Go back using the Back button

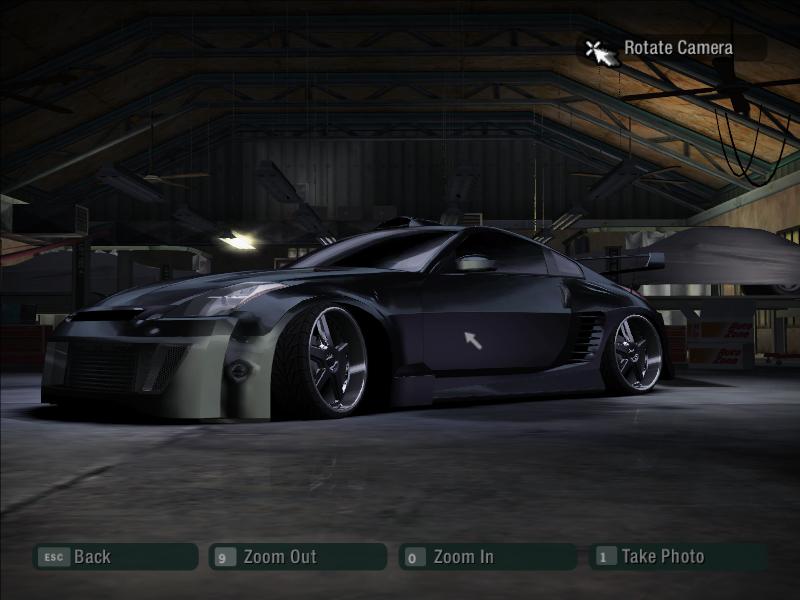click(x=114, y=557)
